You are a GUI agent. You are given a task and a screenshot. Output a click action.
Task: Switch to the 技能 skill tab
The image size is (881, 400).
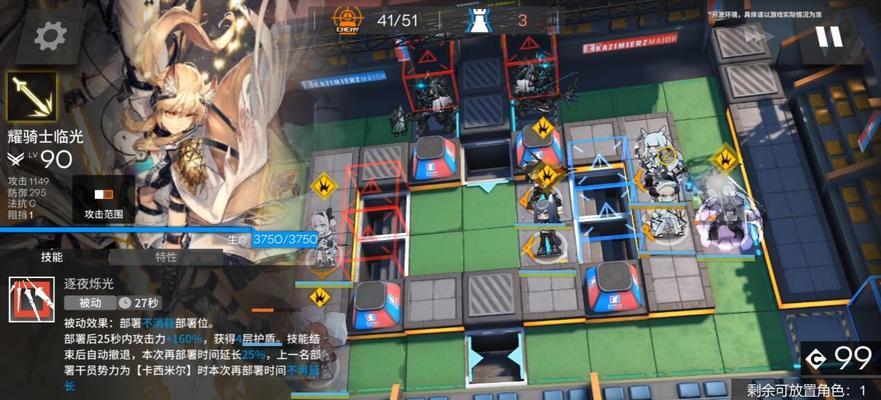click(52, 257)
